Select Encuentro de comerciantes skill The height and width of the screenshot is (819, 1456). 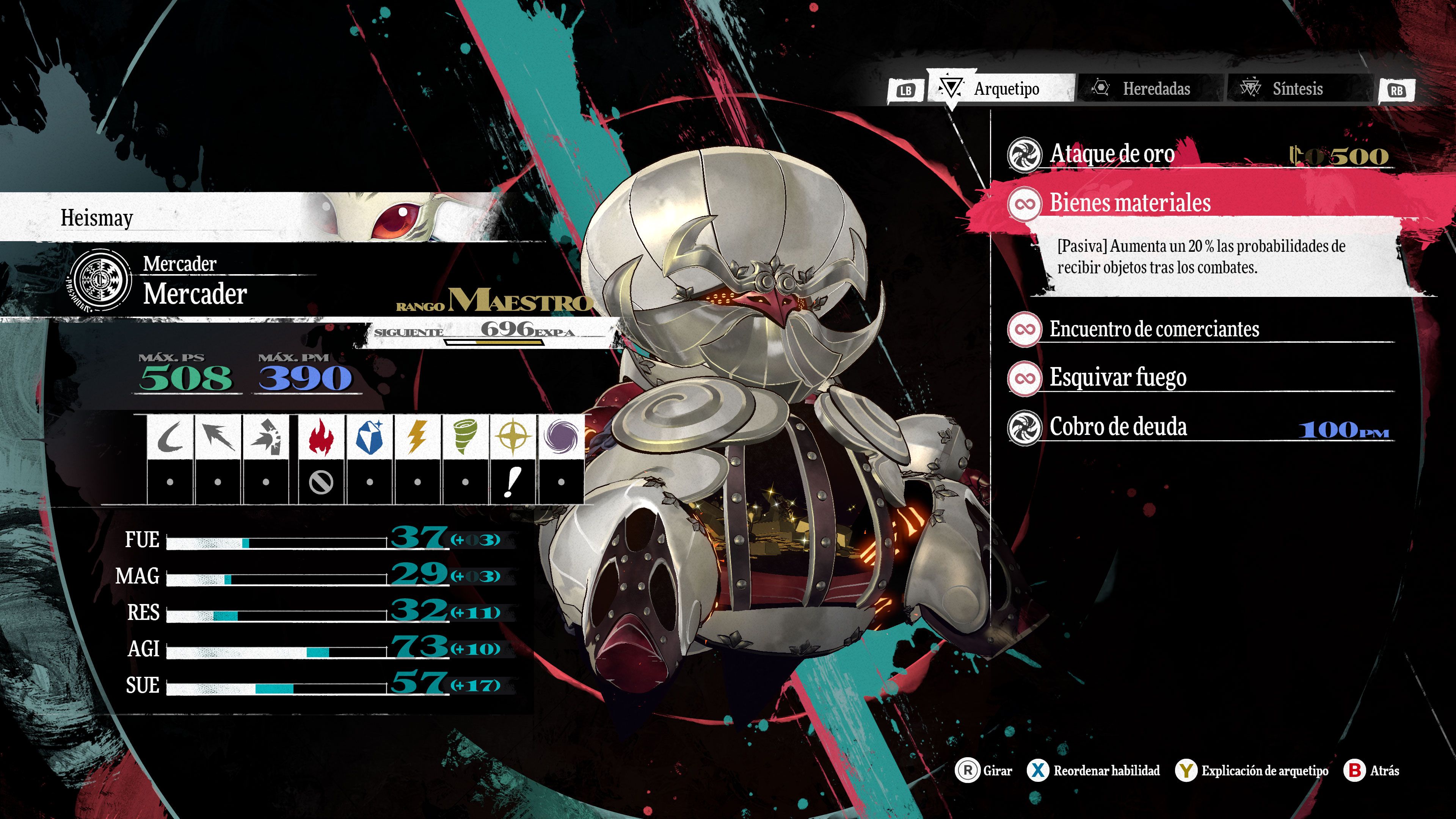coord(1154,329)
